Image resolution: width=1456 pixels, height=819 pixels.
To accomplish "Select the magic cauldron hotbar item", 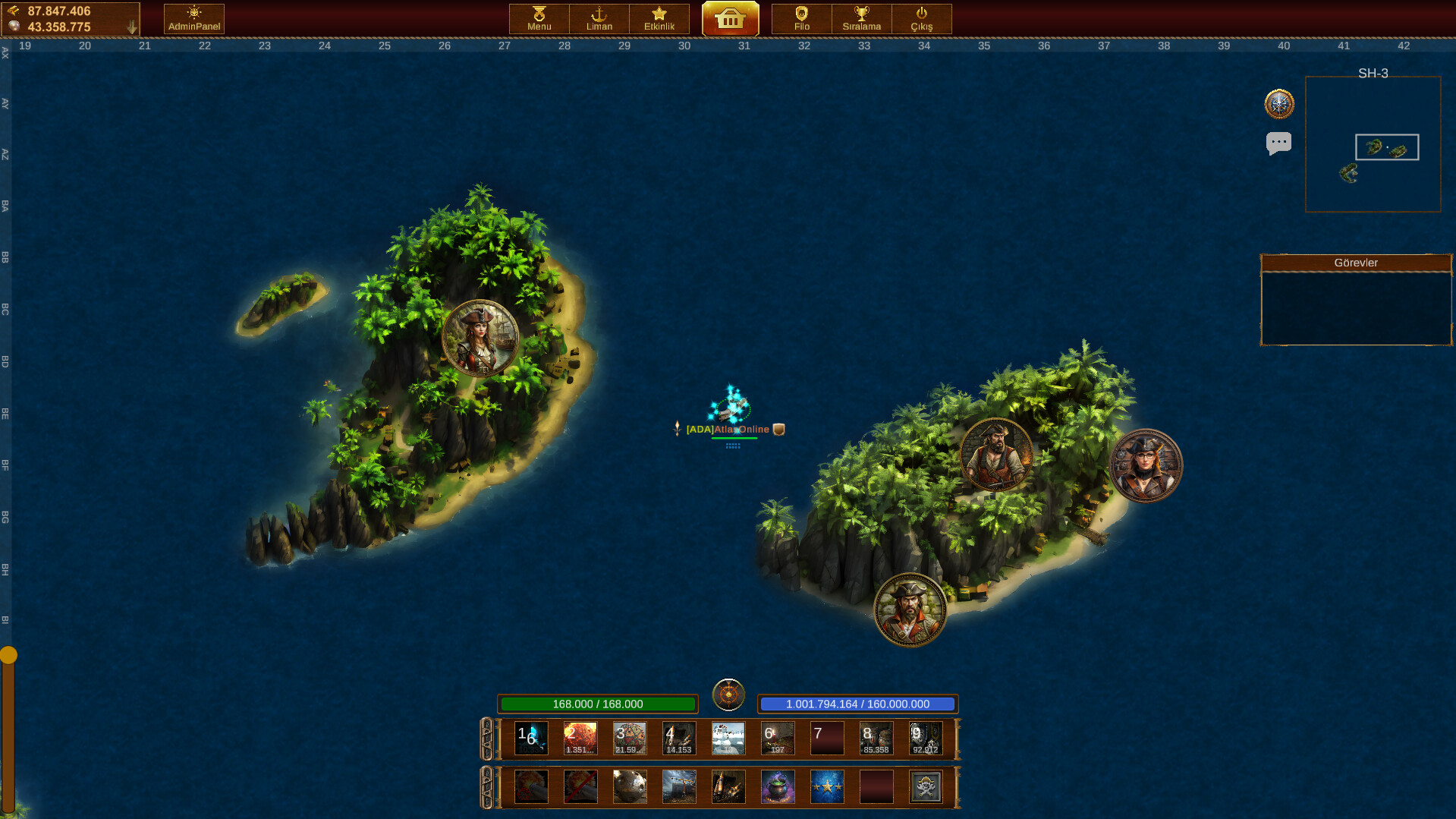I will click(x=777, y=786).
